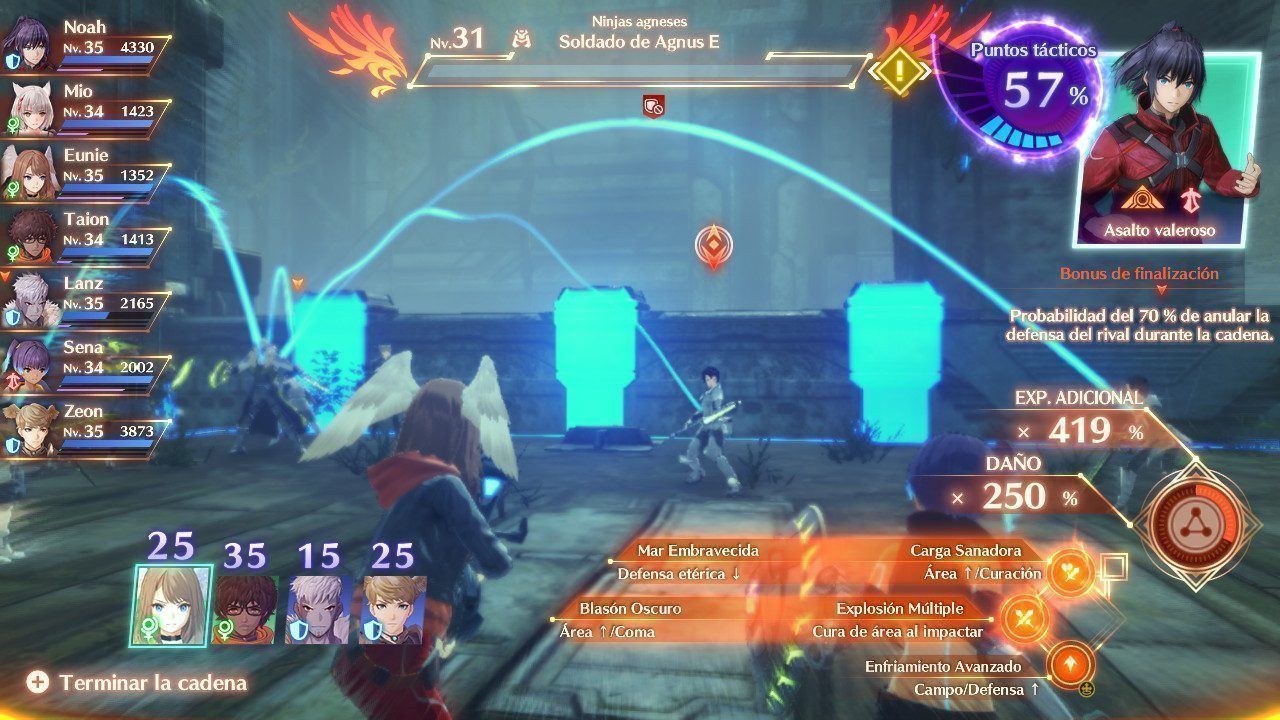Viewport: 1280px width, 720px height.
Task: Select the Explosión Múltiple art
Action: click(1021, 616)
